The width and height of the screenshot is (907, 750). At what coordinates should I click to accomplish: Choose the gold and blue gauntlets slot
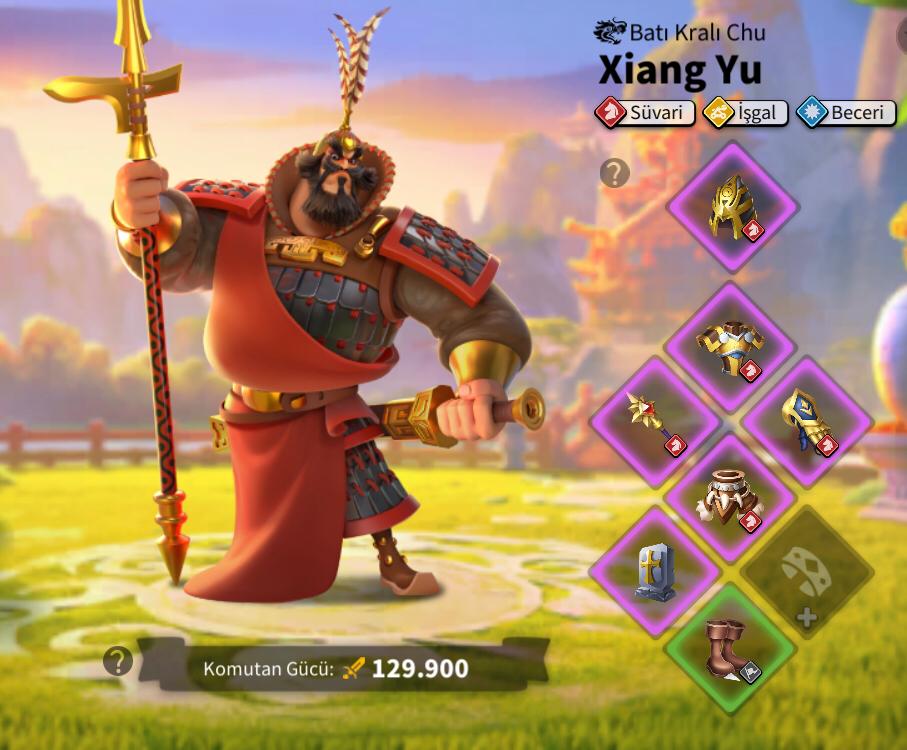pyautogui.click(x=807, y=421)
